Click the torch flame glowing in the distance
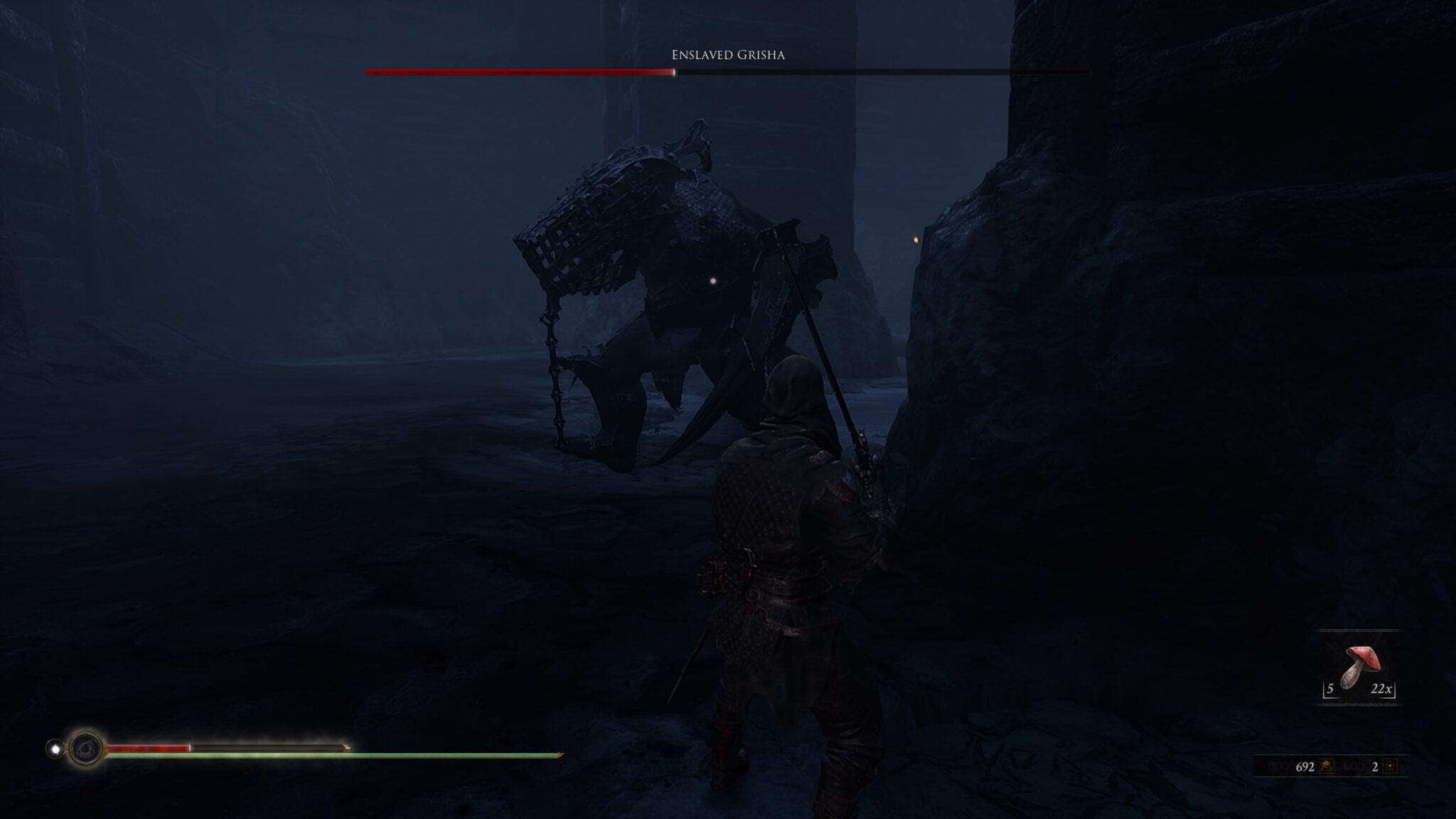1456x819 pixels. (916, 240)
